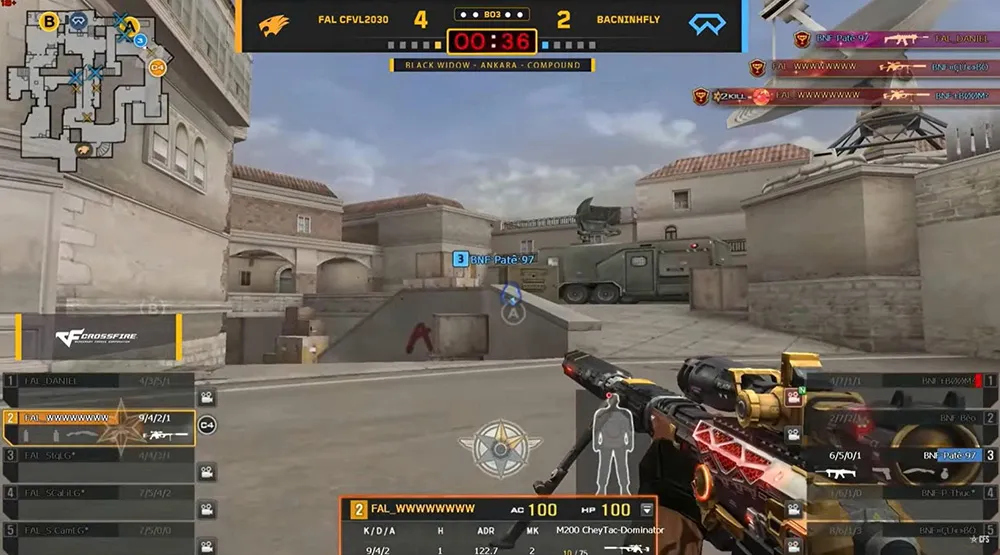Click the C4 carrier badge beside FAL_WWWWWWWW
The image size is (1000, 555).
pos(208,425)
